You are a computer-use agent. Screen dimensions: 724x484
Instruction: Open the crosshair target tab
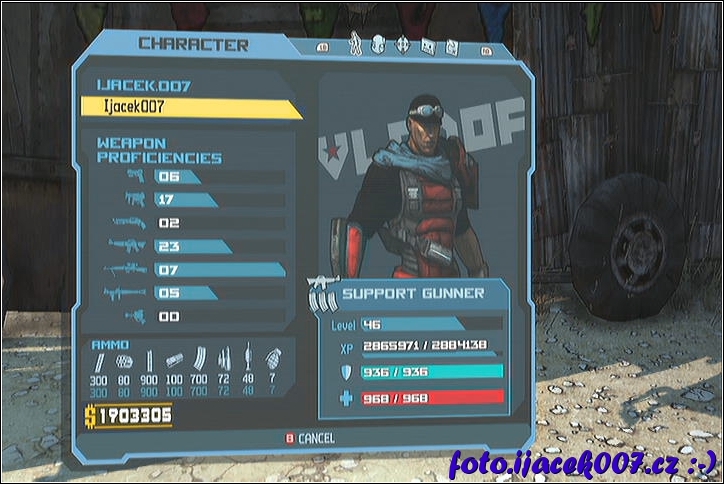(403, 45)
